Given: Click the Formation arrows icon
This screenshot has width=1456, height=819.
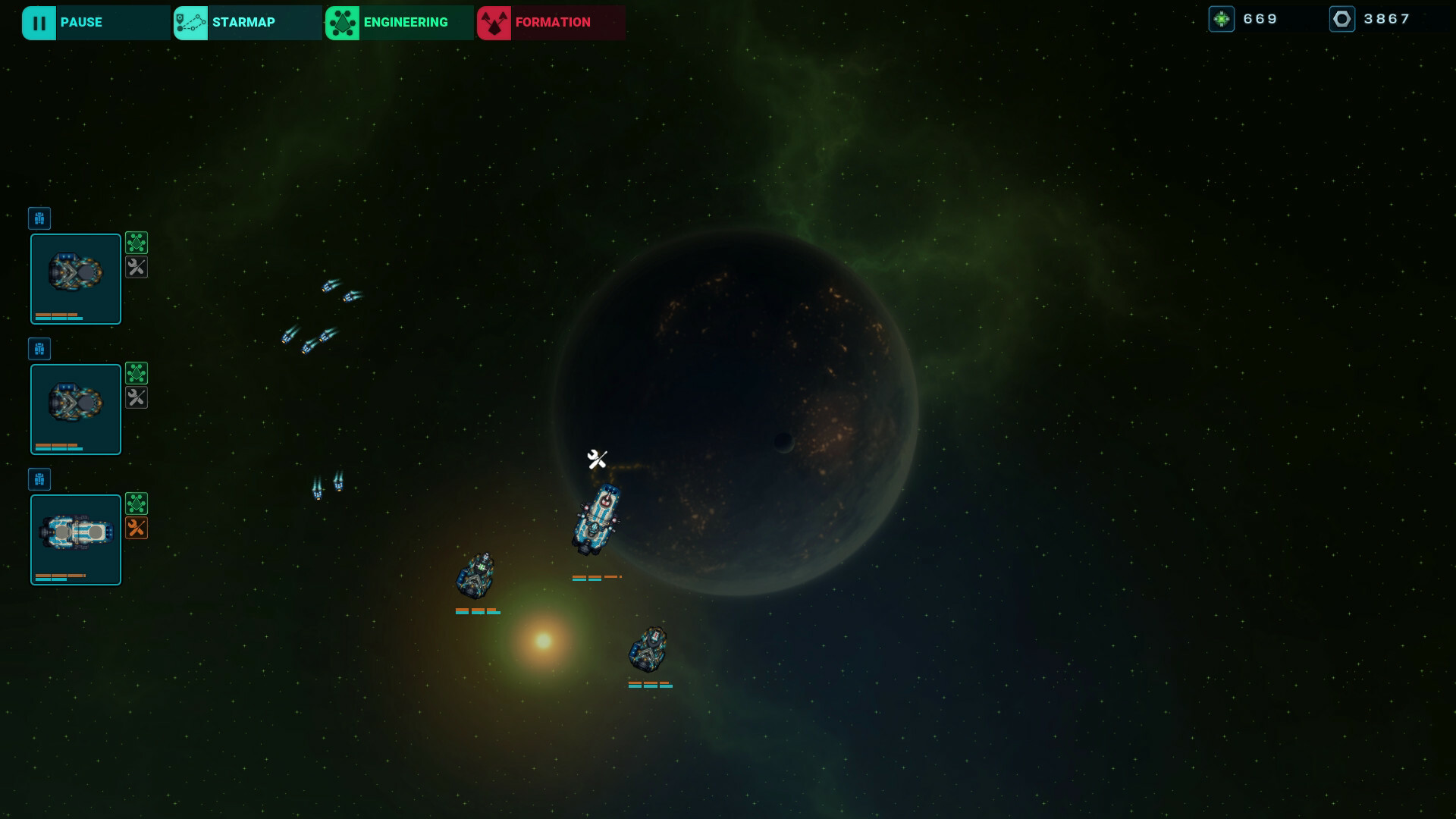Looking at the screenshot, I should (x=495, y=22).
